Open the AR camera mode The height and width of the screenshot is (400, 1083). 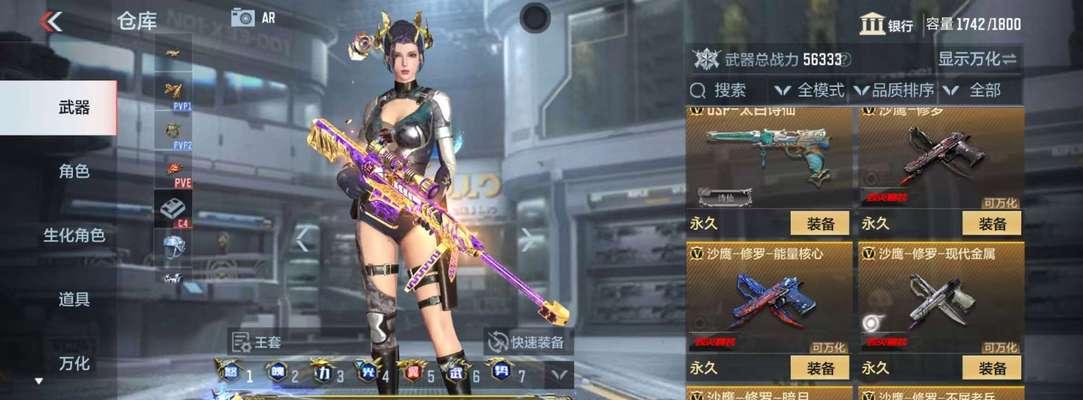coord(253,17)
